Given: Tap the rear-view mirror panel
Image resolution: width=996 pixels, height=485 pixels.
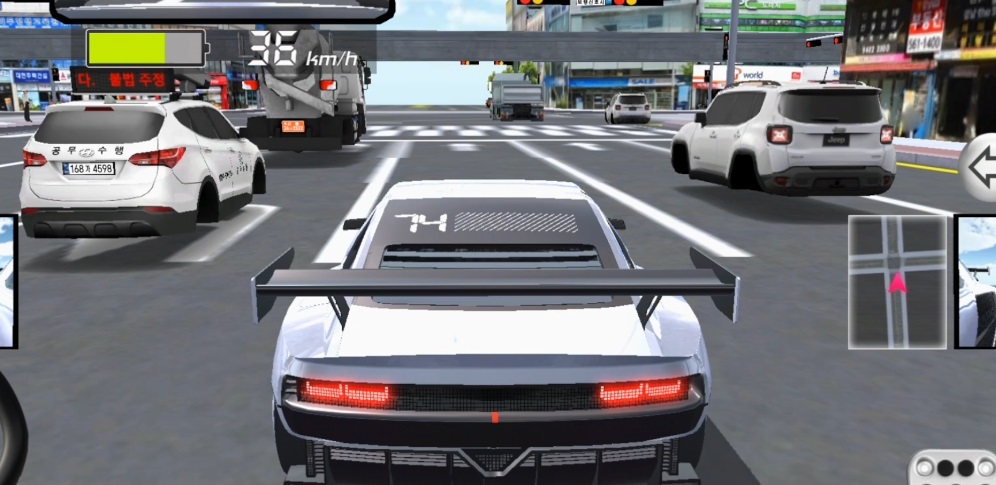Looking at the screenshot, I should [222, 10].
